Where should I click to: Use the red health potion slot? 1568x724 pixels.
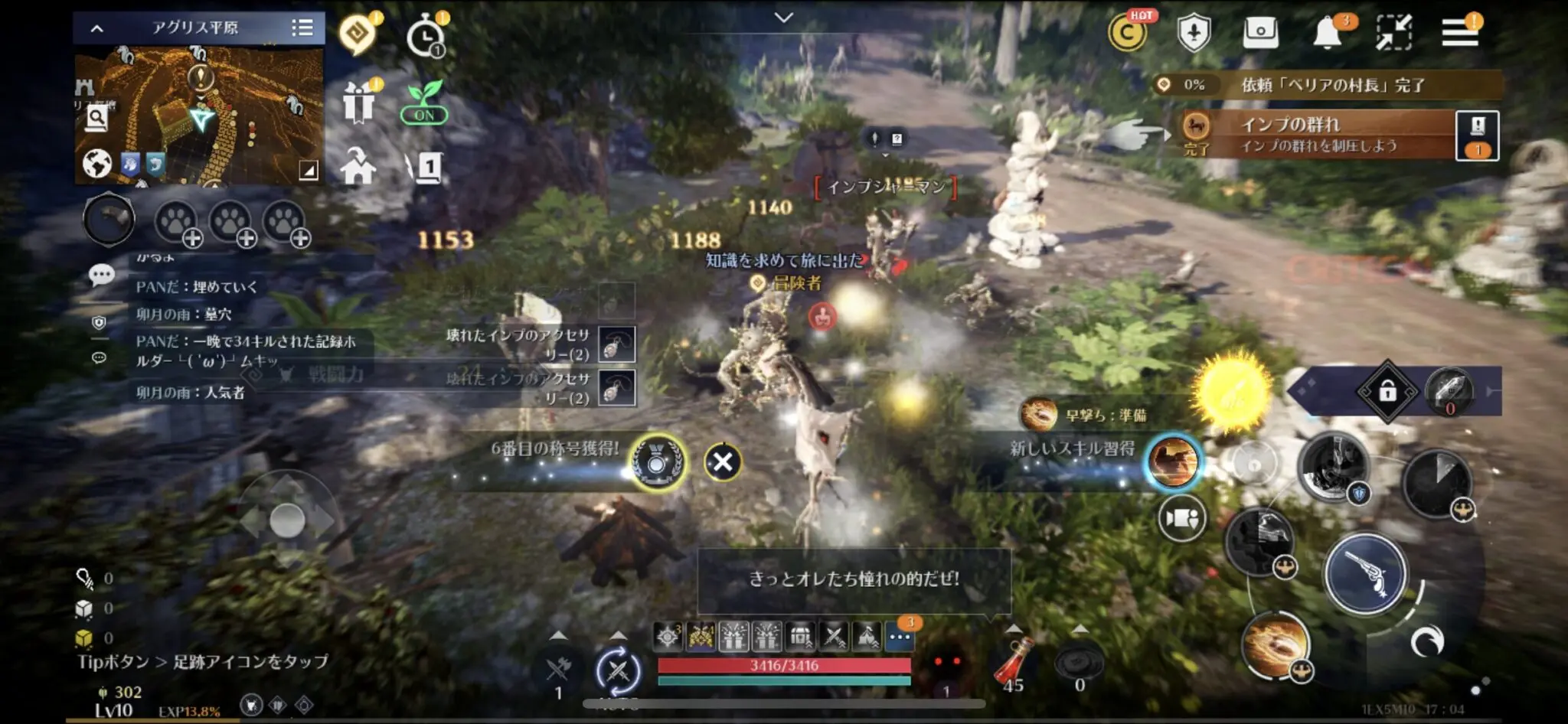tap(1013, 662)
